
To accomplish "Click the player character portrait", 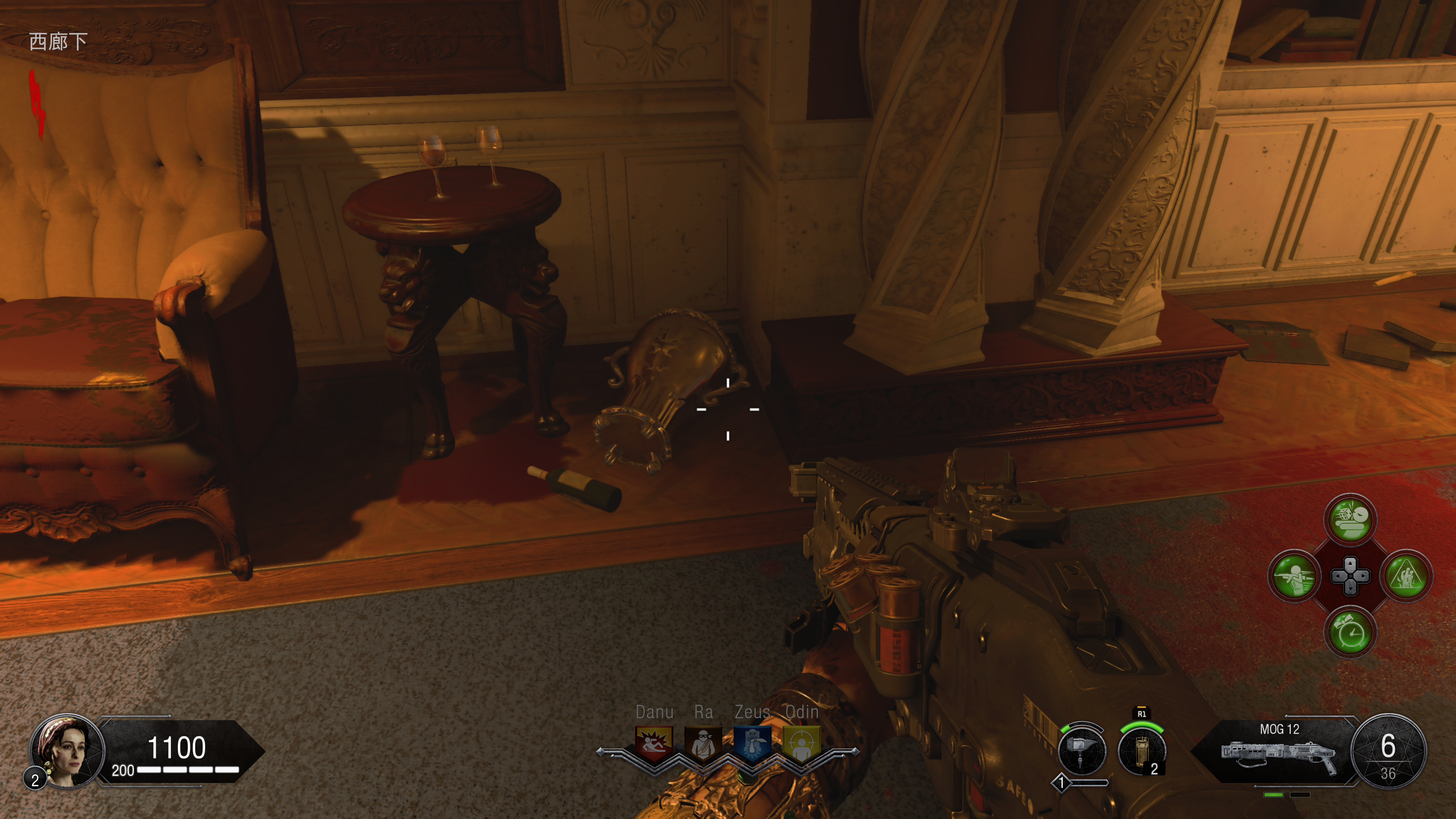I will coord(67,751).
